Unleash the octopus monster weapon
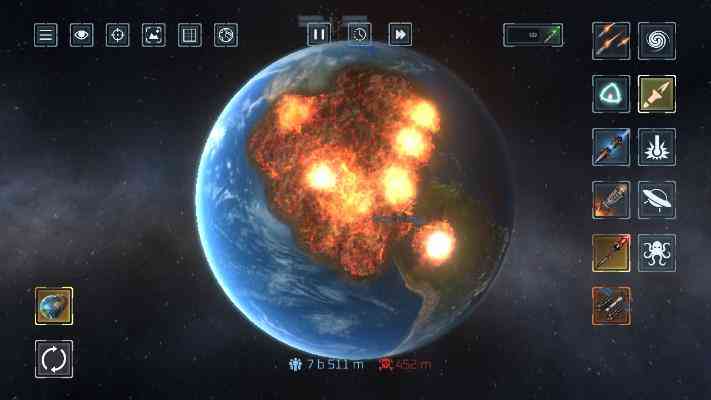The width and height of the screenshot is (711, 400). (657, 253)
